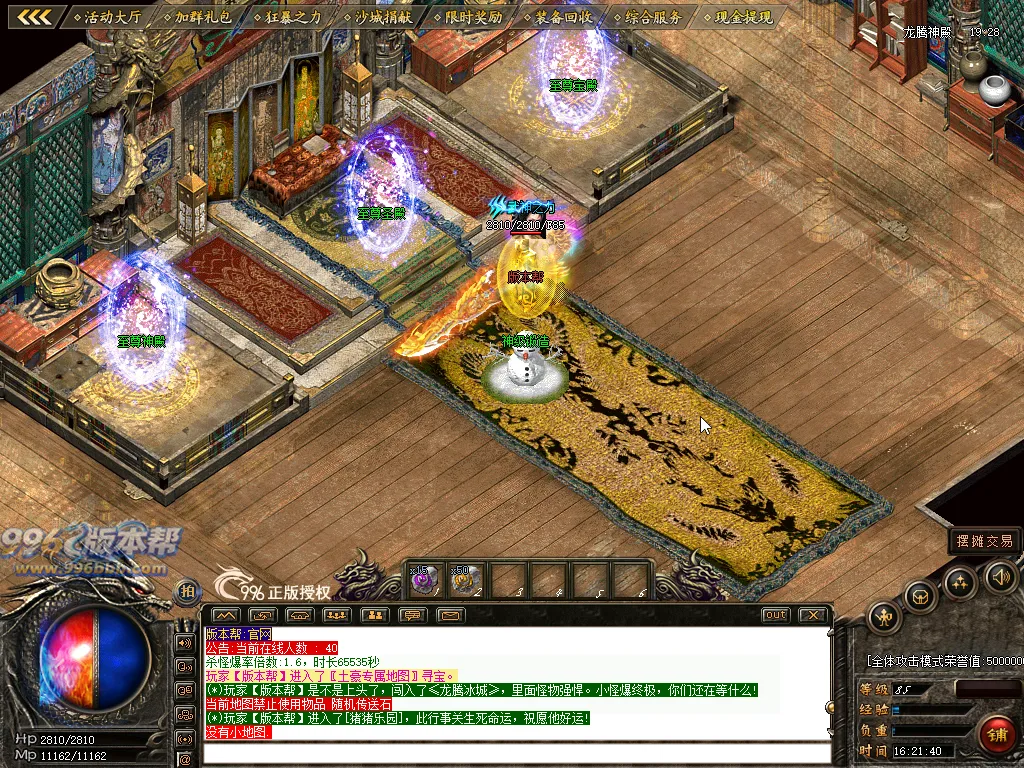Use the purple item in hotbar slot 1
The width and height of the screenshot is (1024, 768).
click(x=424, y=579)
